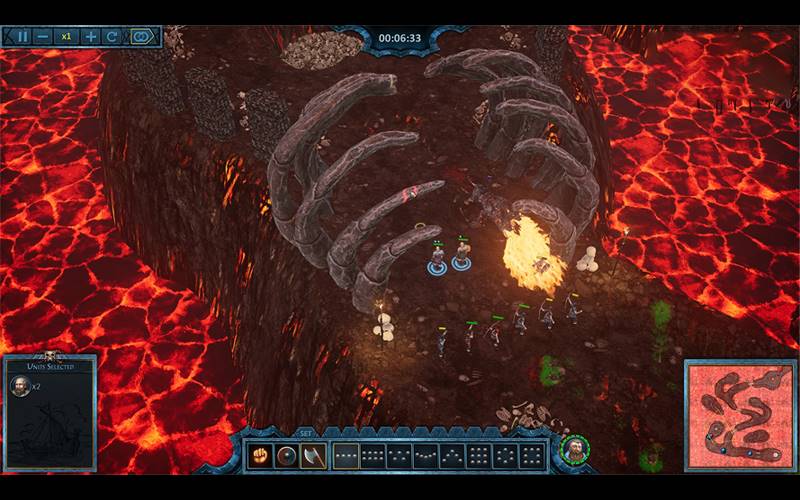Select the unit portrait in Units Selected panel
Viewport: 800px width, 500px height.
pos(20,386)
